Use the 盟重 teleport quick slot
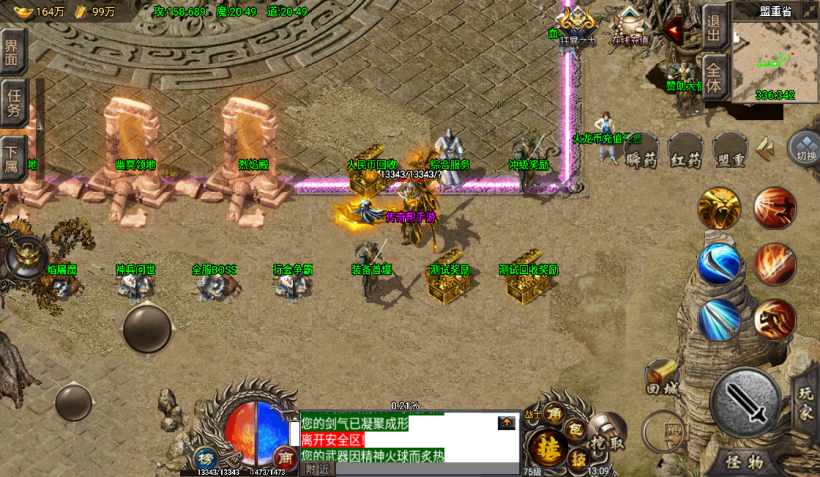The width and height of the screenshot is (820, 477). pyautogui.click(x=731, y=153)
